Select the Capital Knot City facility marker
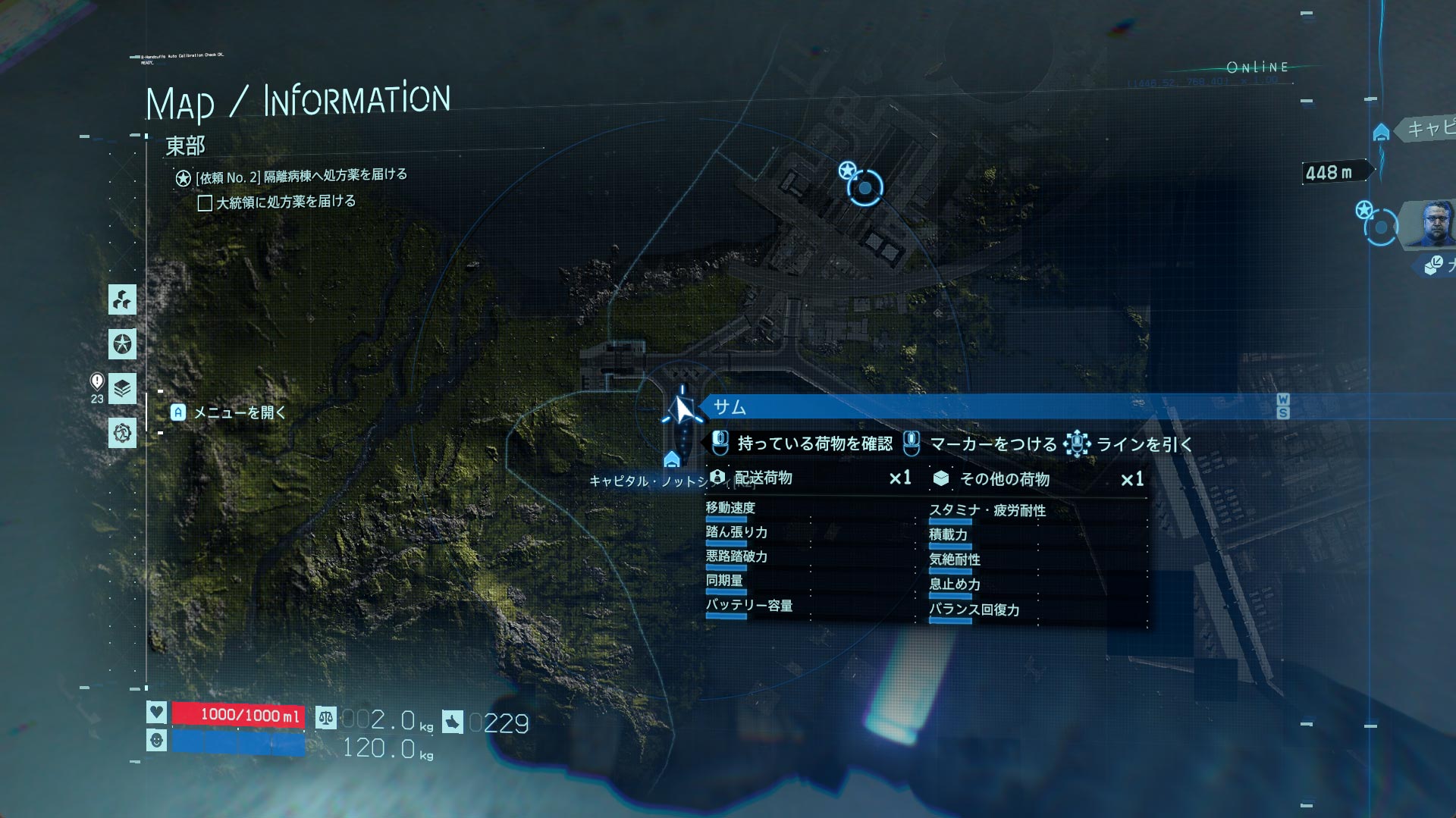The image size is (1456, 818). pyautogui.click(x=671, y=460)
